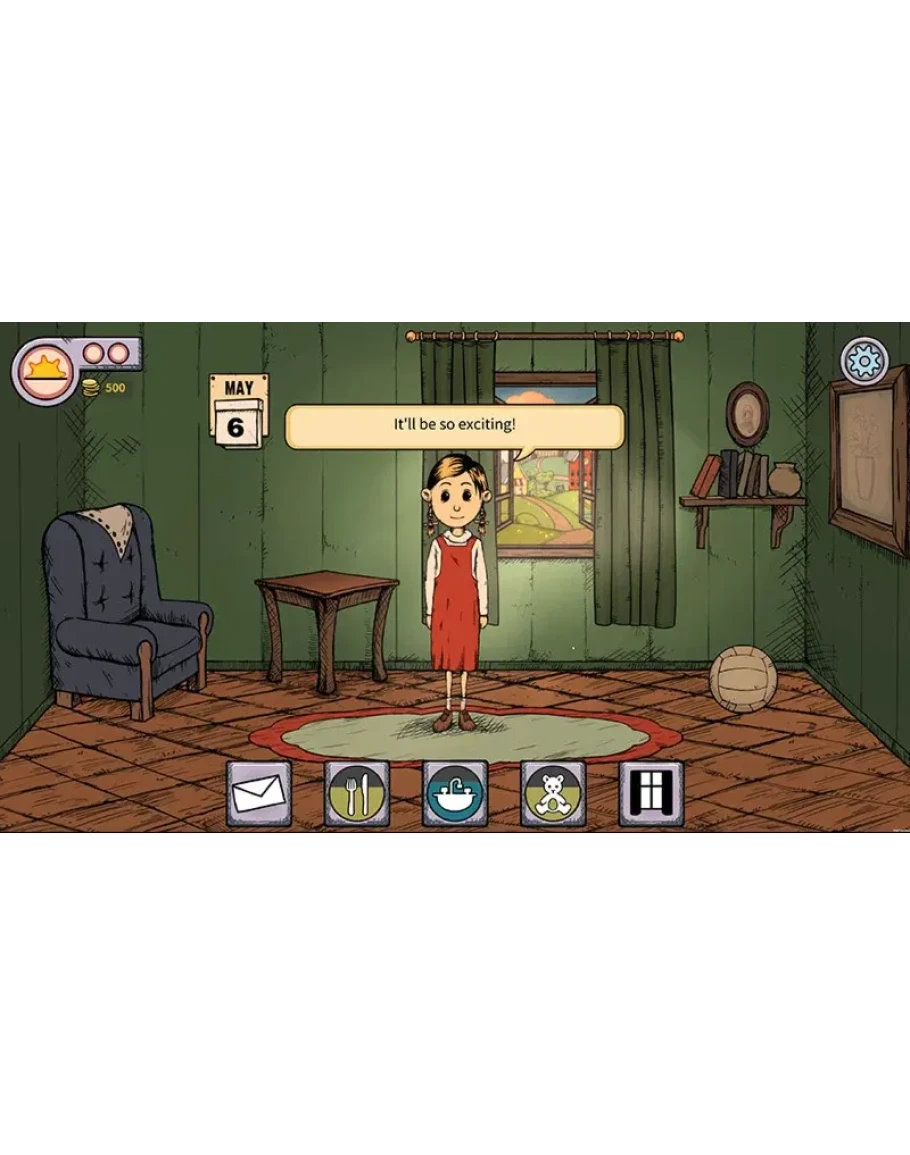
Task: Click the May 6 calendar
Action: coord(238,409)
